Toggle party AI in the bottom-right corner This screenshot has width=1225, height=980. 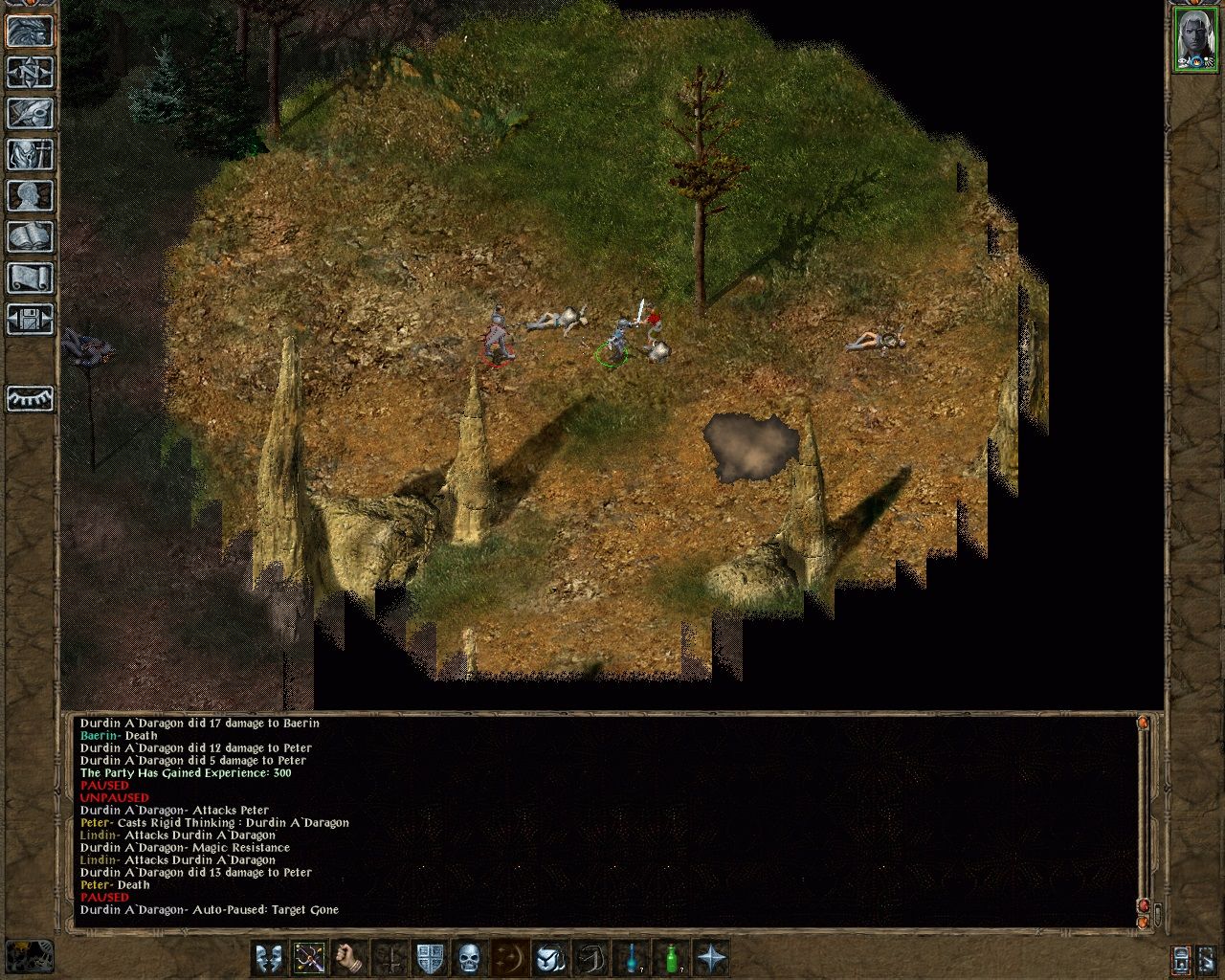[1208, 961]
